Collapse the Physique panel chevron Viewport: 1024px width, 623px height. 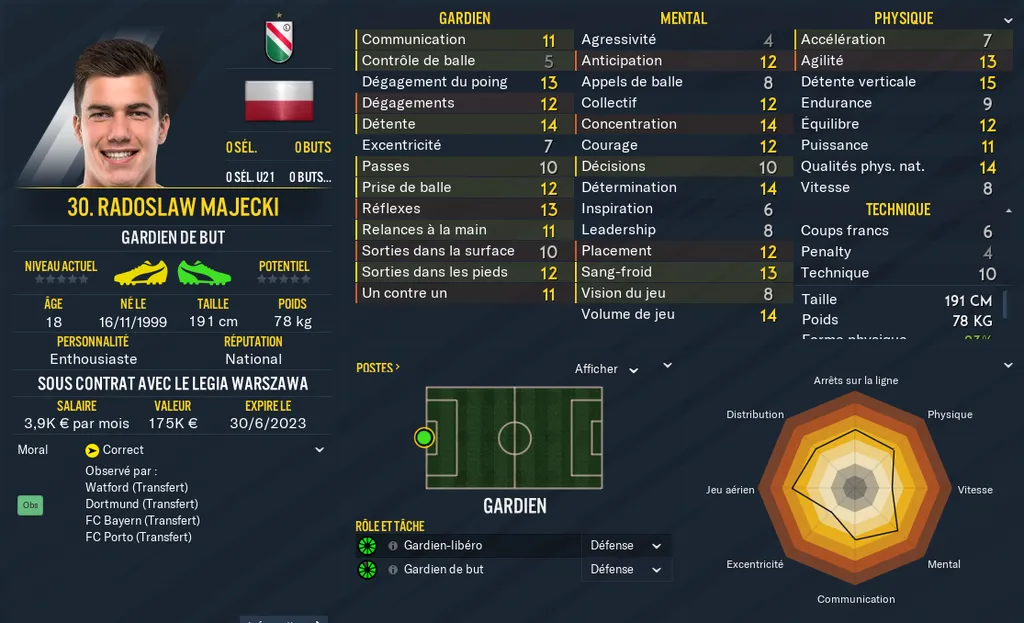(x=1007, y=20)
